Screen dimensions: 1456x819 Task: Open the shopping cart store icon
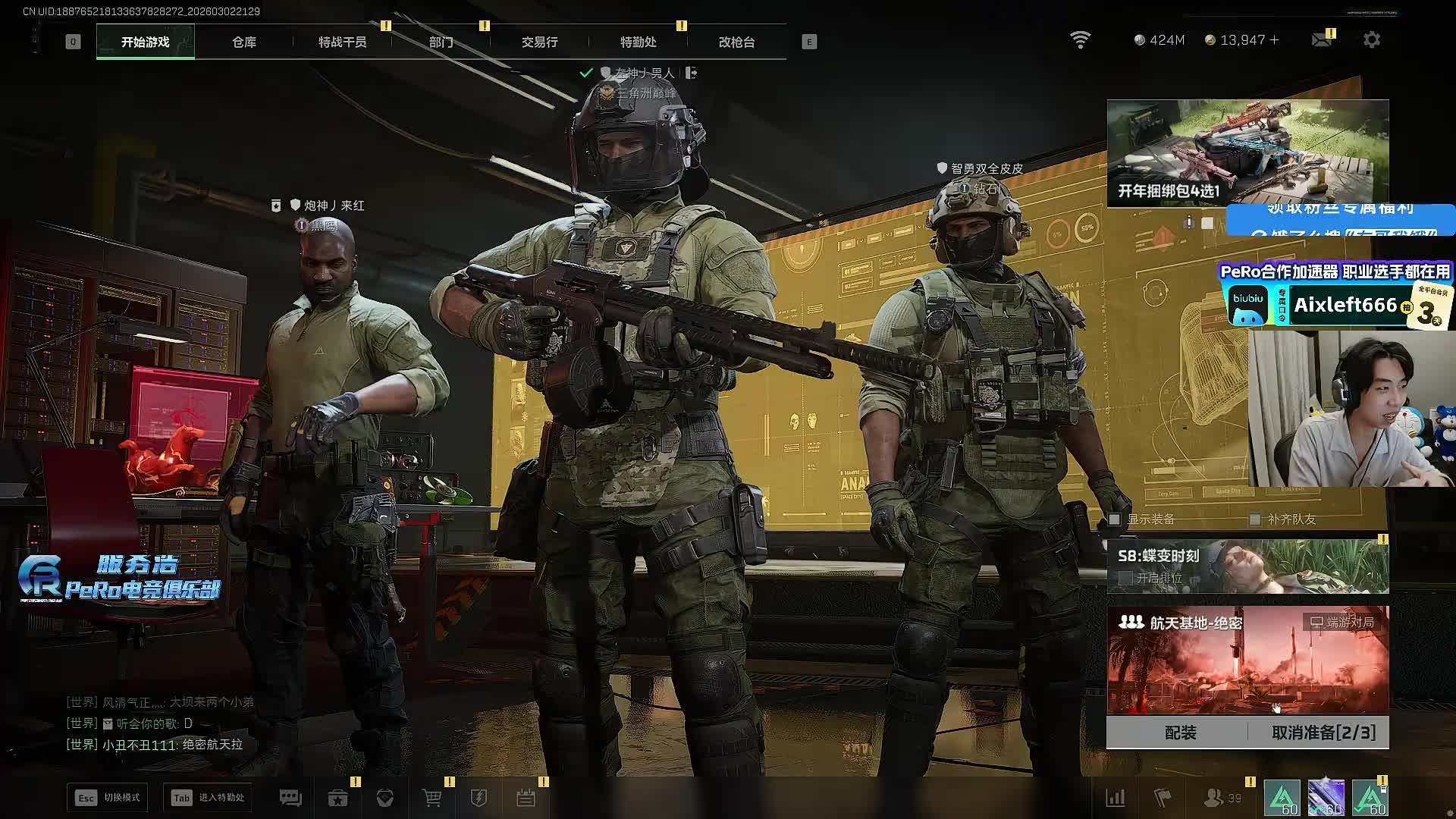(431, 798)
